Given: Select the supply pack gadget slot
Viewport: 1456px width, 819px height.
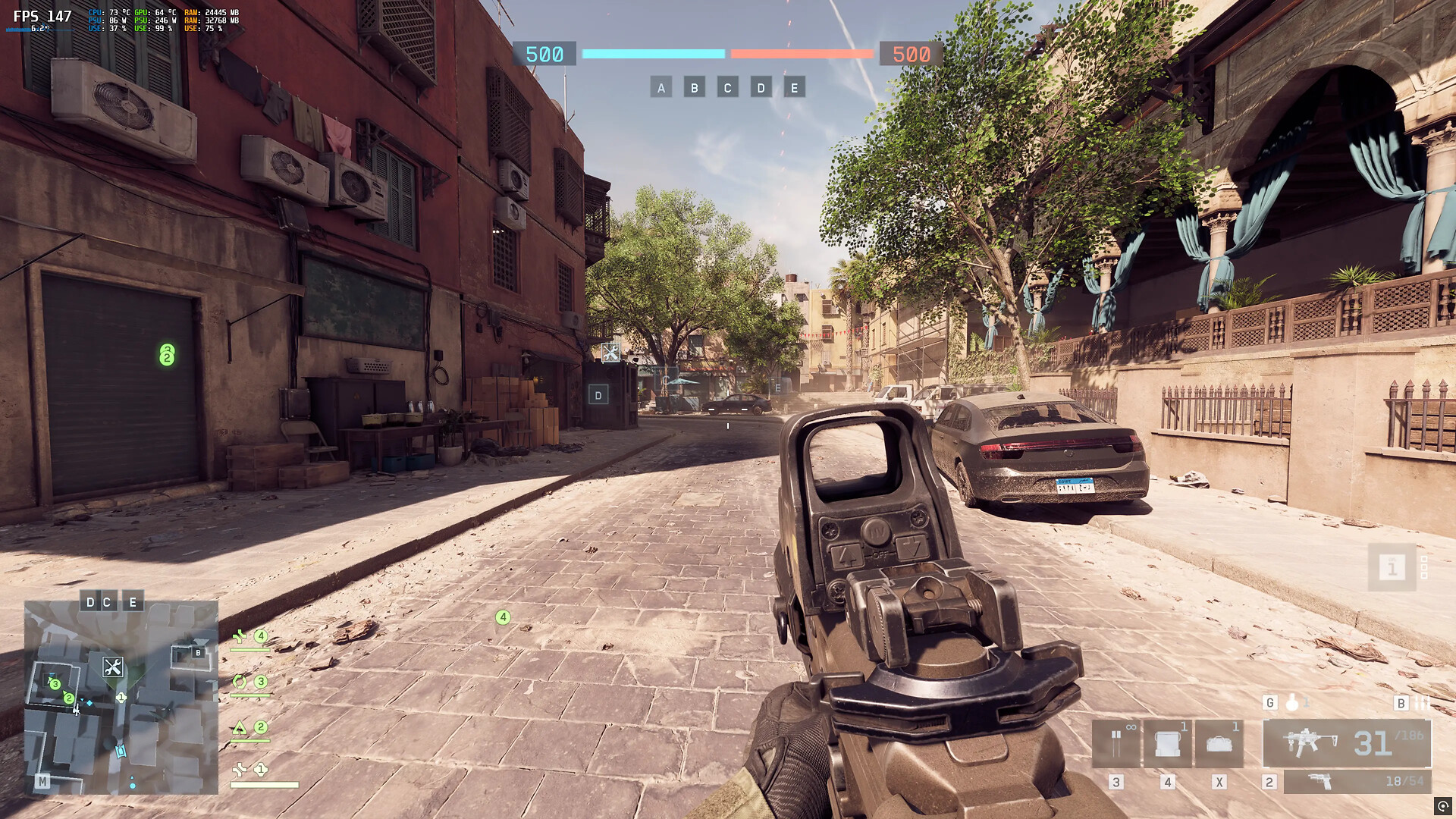Looking at the screenshot, I should tap(1168, 743).
